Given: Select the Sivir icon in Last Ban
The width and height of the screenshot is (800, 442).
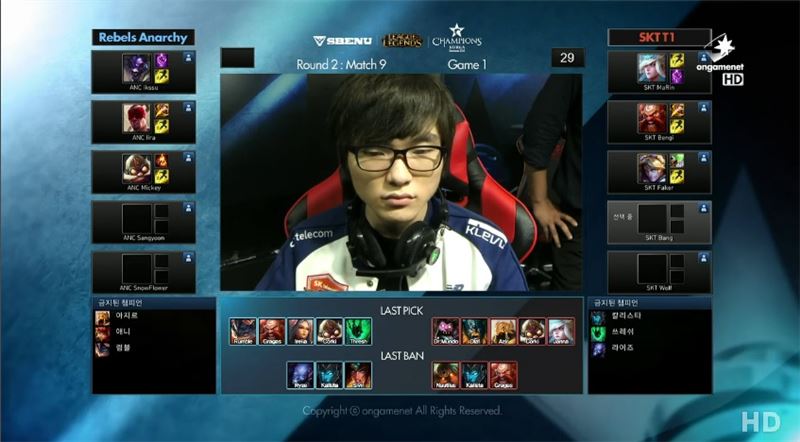Looking at the screenshot, I should click(358, 374).
